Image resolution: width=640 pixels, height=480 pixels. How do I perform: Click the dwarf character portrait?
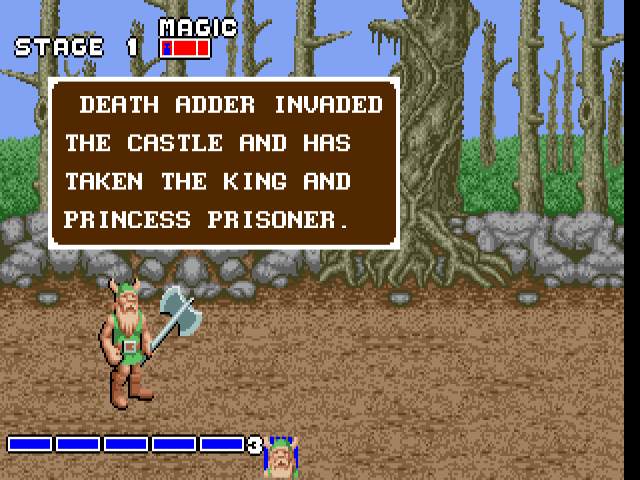[x=282, y=458]
